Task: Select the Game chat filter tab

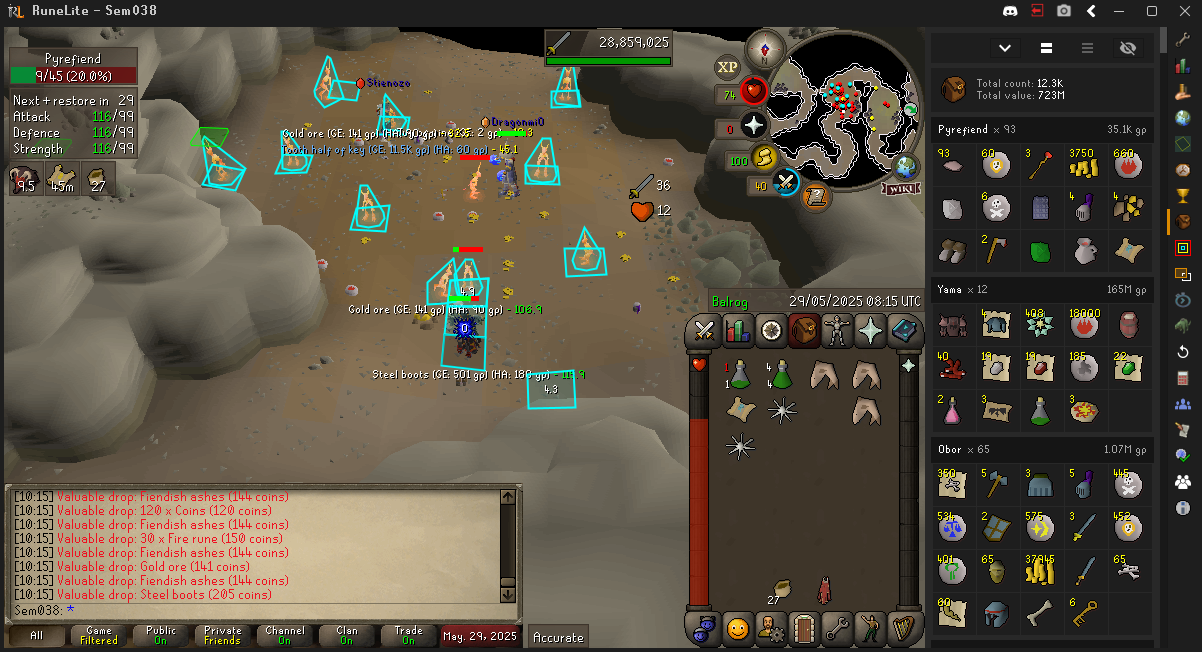Action: [x=99, y=635]
